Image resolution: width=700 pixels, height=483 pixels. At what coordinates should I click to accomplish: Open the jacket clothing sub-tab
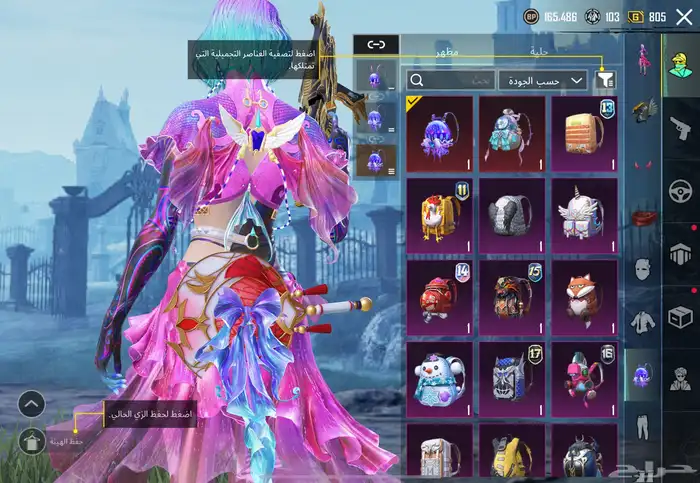[x=640, y=322]
